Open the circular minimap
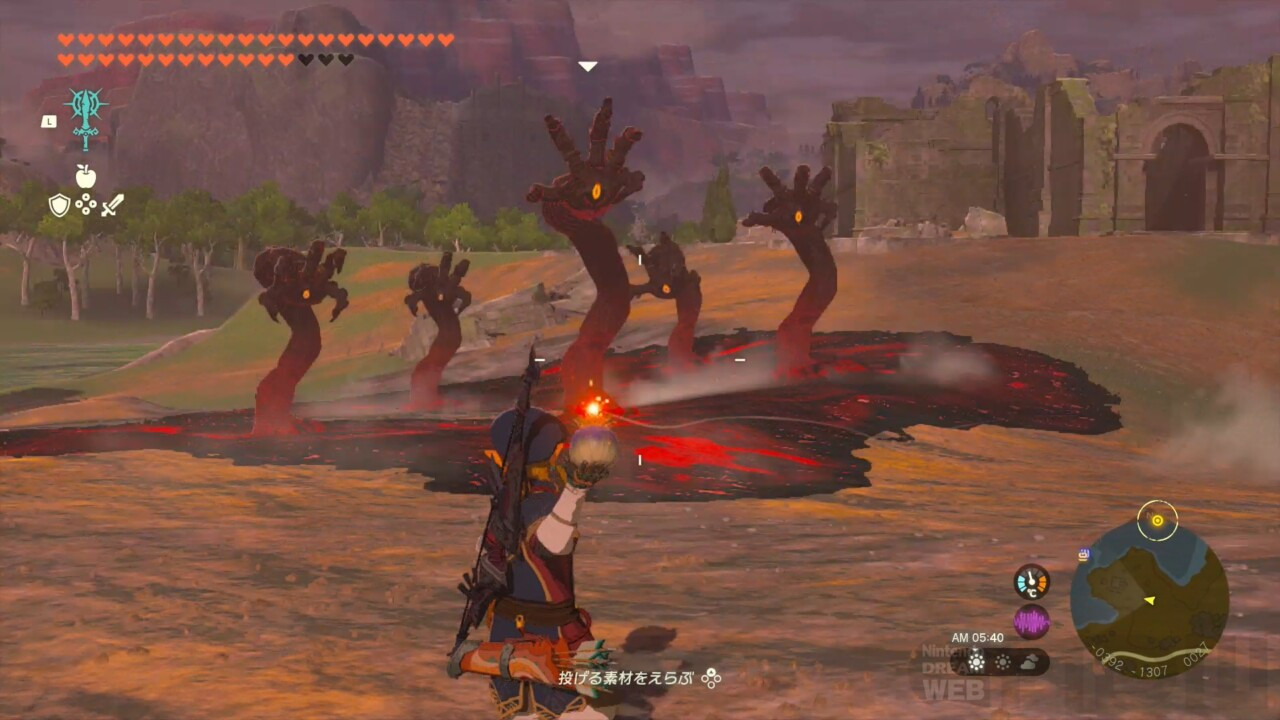The width and height of the screenshot is (1280, 720). point(1149,599)
